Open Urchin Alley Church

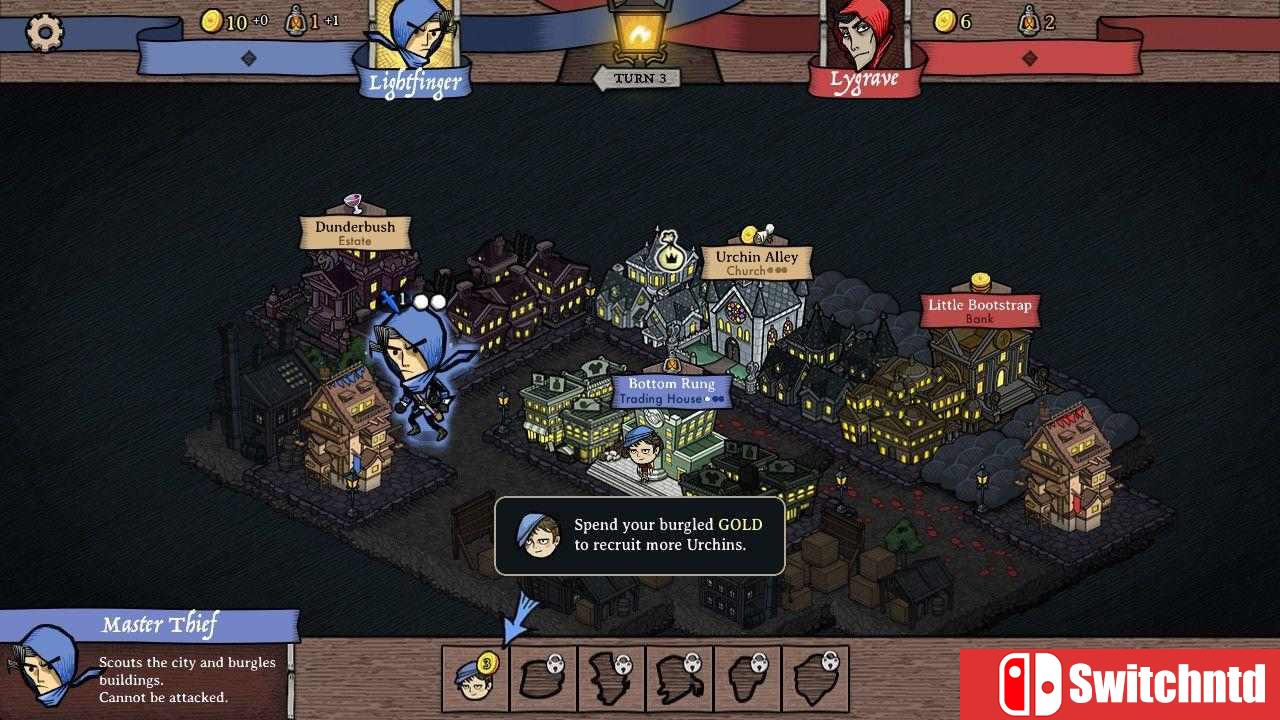(x=757, y=262)
